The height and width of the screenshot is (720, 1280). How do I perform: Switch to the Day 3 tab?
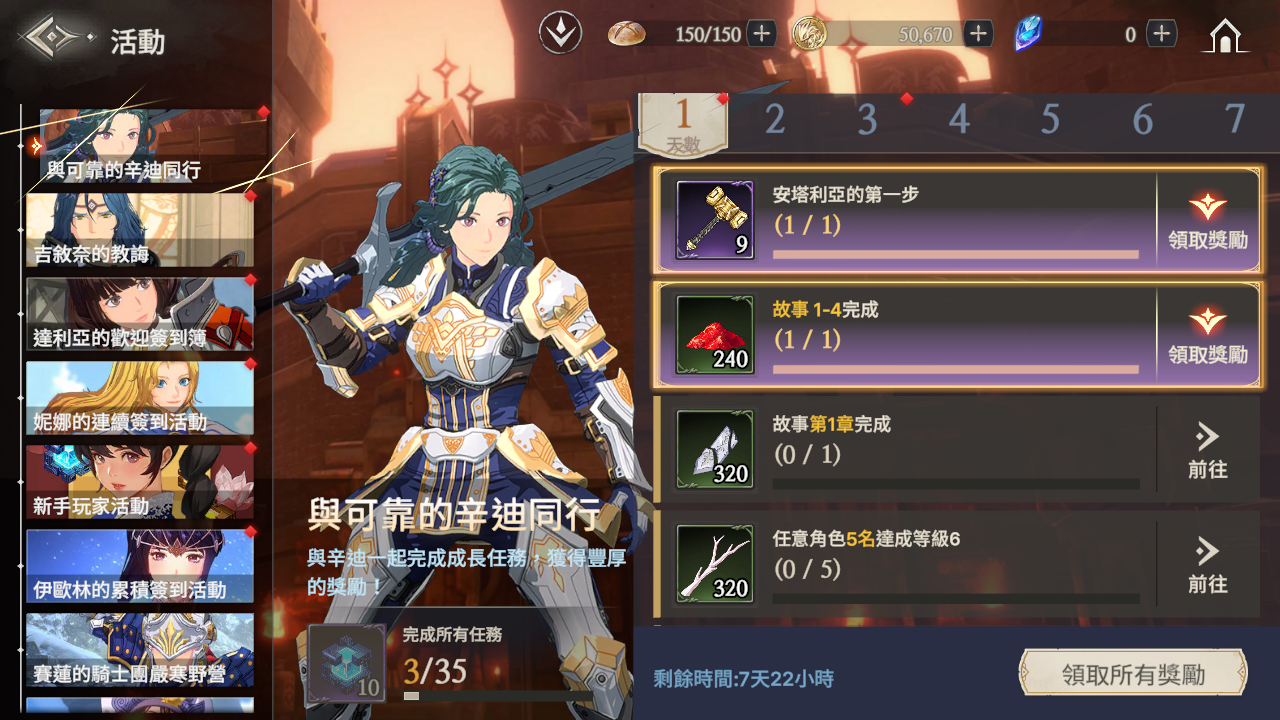[867, 120]
